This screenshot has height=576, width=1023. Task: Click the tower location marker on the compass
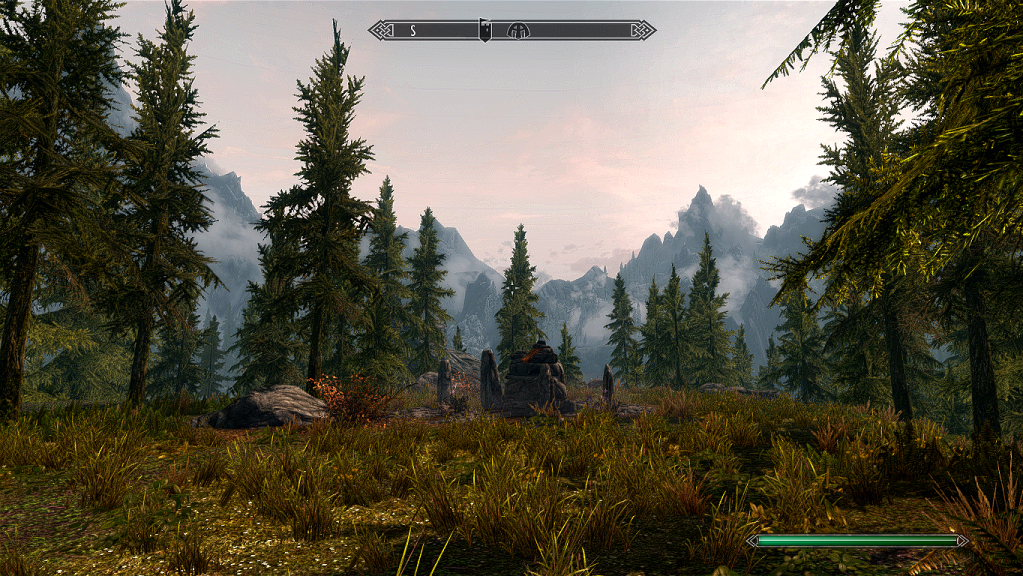click(x=485, y=30)
